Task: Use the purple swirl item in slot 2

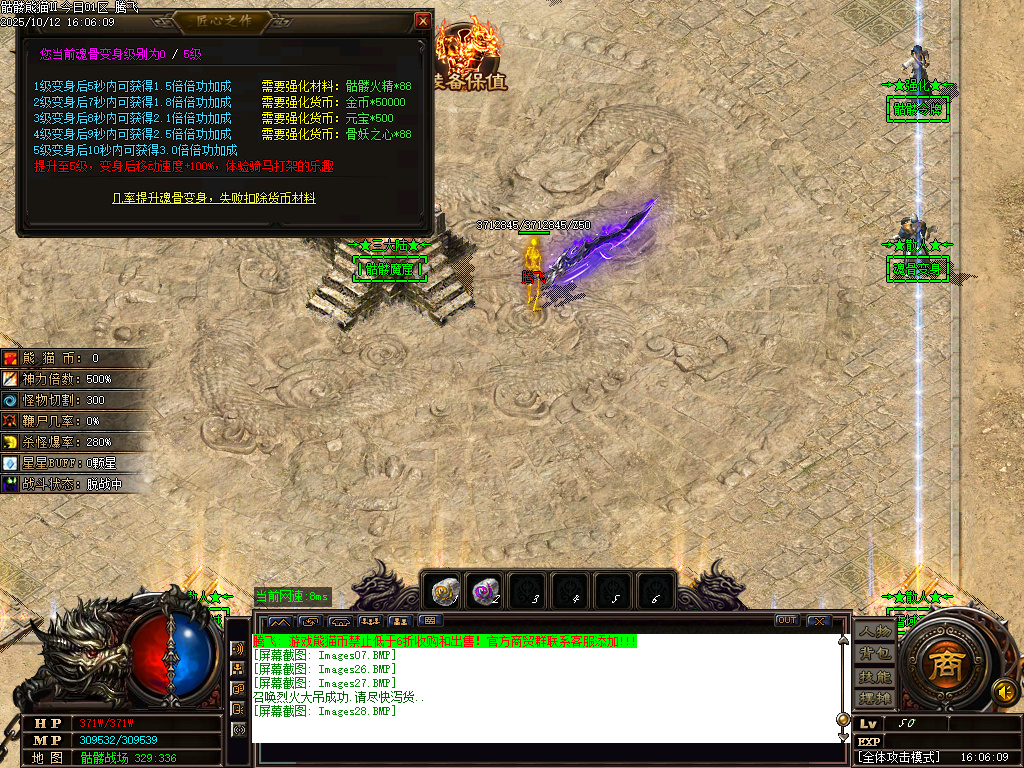Action: click(x=486, y=592)
